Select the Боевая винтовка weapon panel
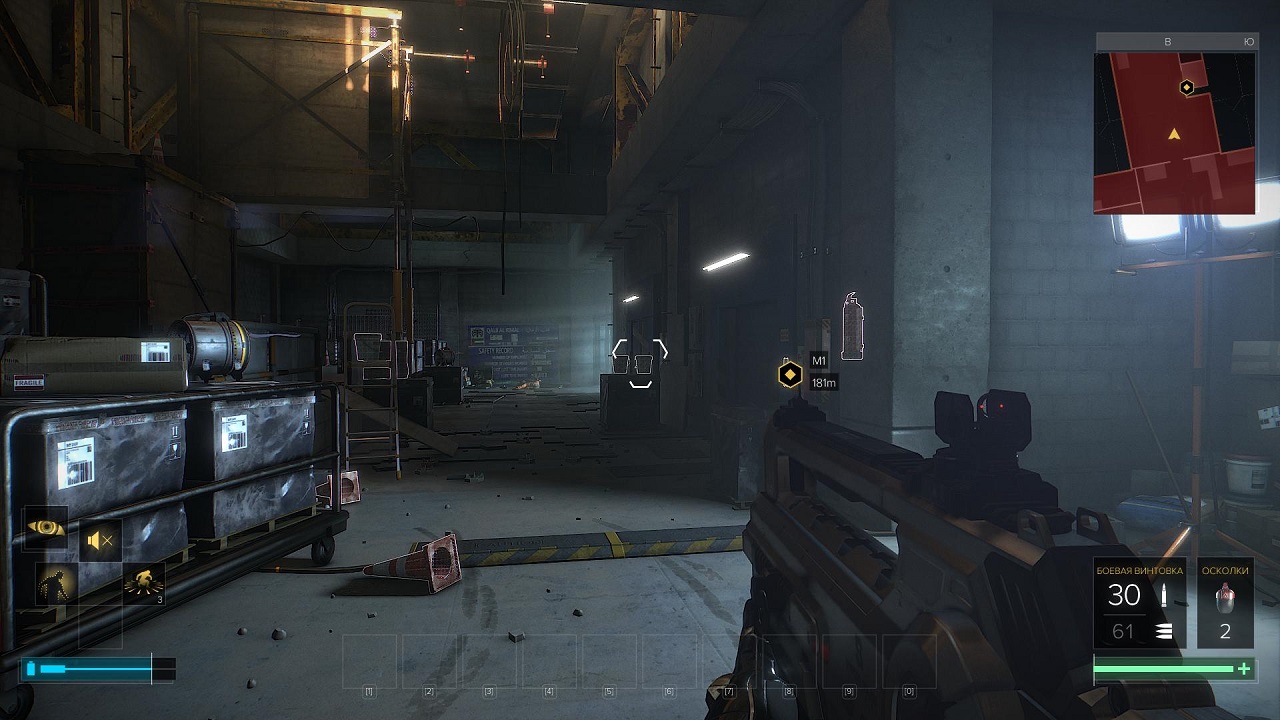The image size is (1280, 720). (1139, 603)
